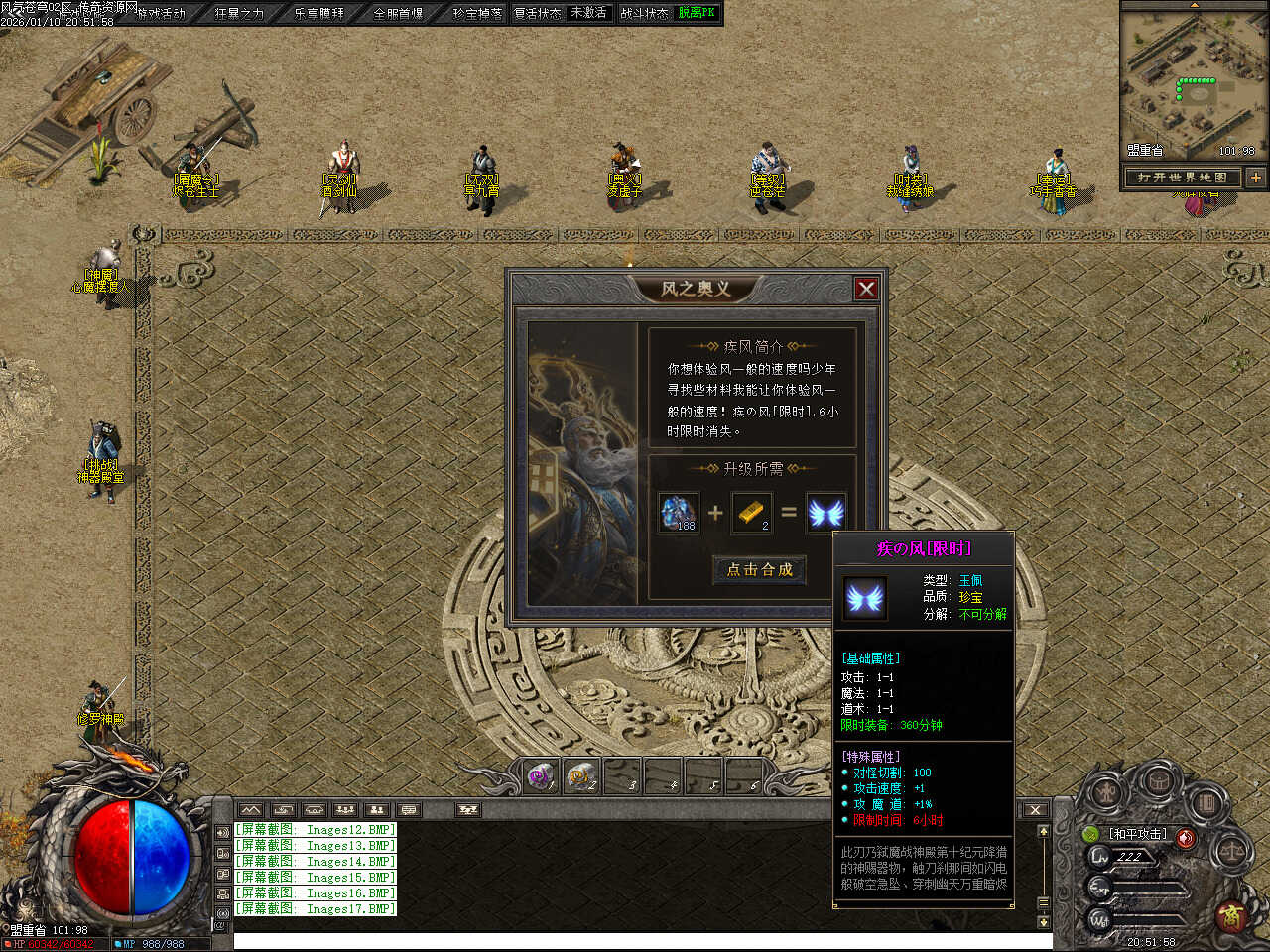Close the chat panel with X
This screenshot has width=1270, height=952.
[1035, 810]
